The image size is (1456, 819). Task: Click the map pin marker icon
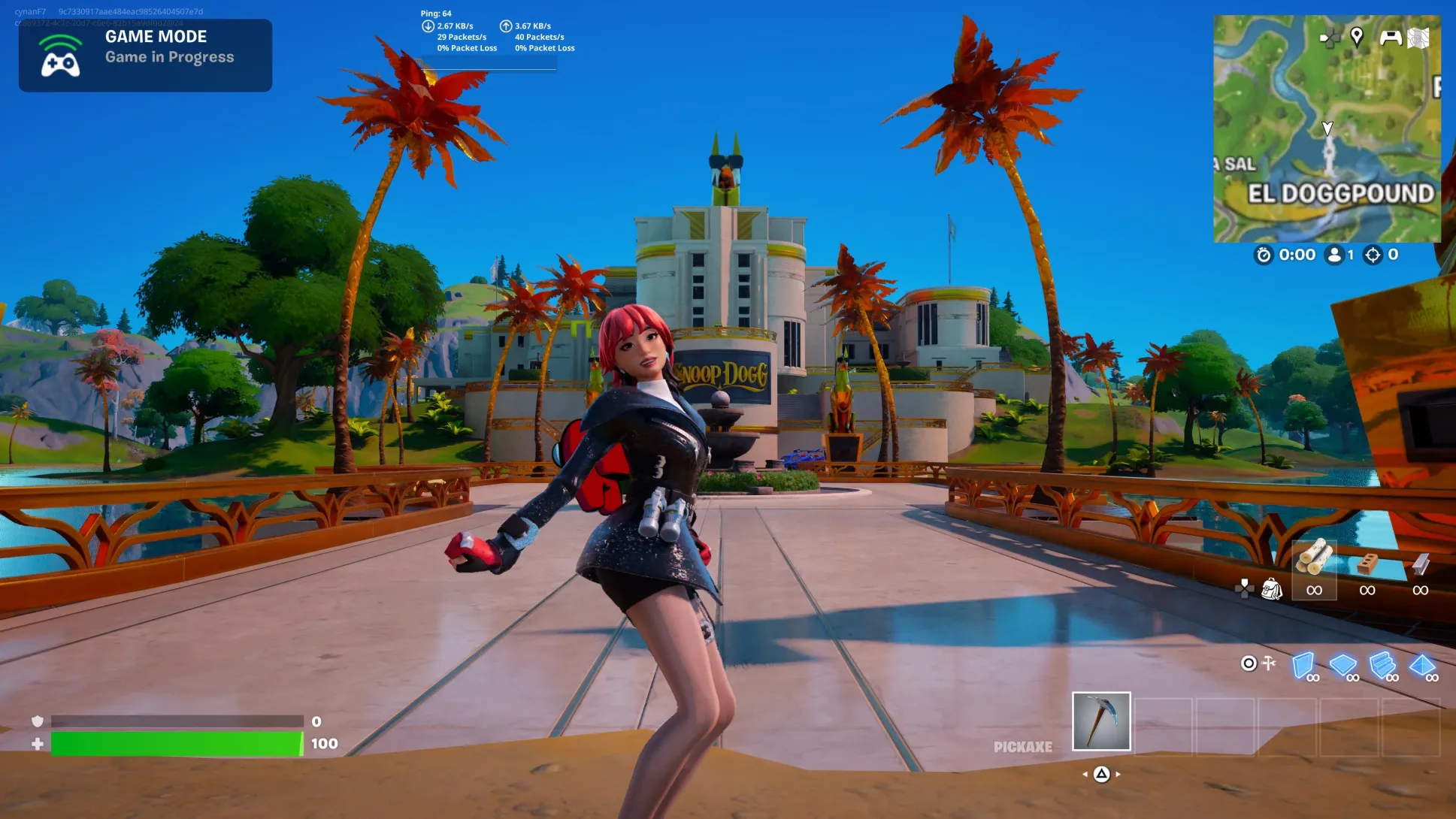[x=1357, y=36]
